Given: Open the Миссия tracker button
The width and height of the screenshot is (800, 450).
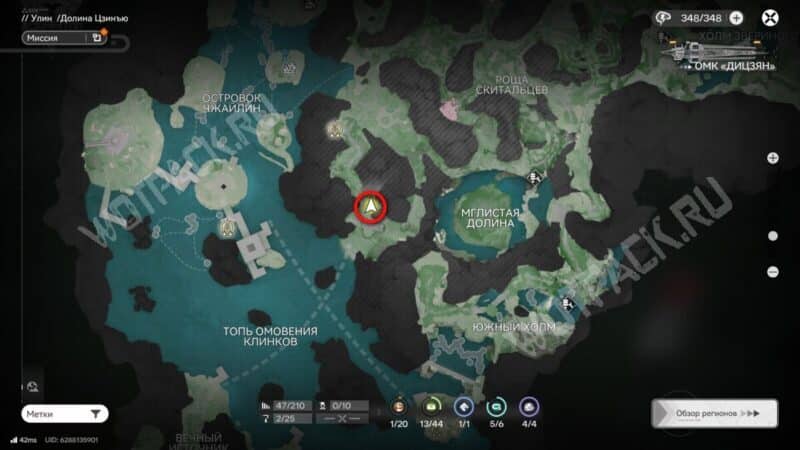Looking at the screenshot, I should (63, 38).
